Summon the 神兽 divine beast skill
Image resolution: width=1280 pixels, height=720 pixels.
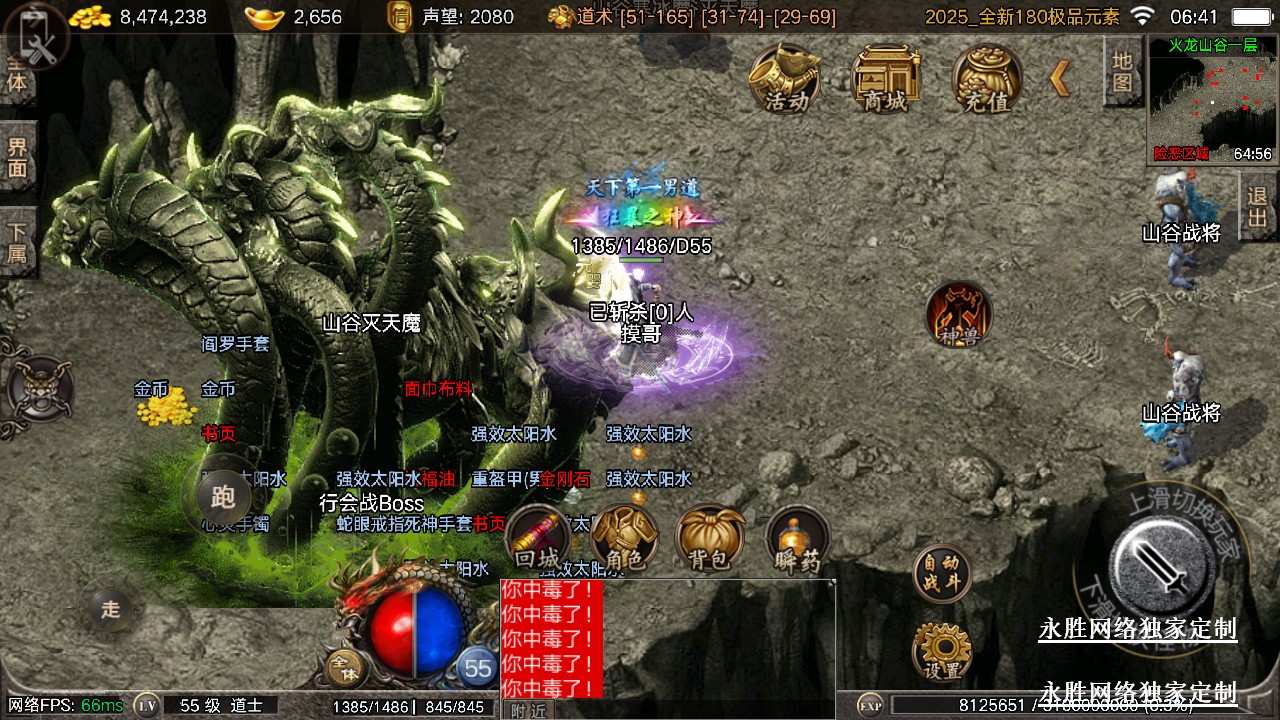tap(958, 316)
